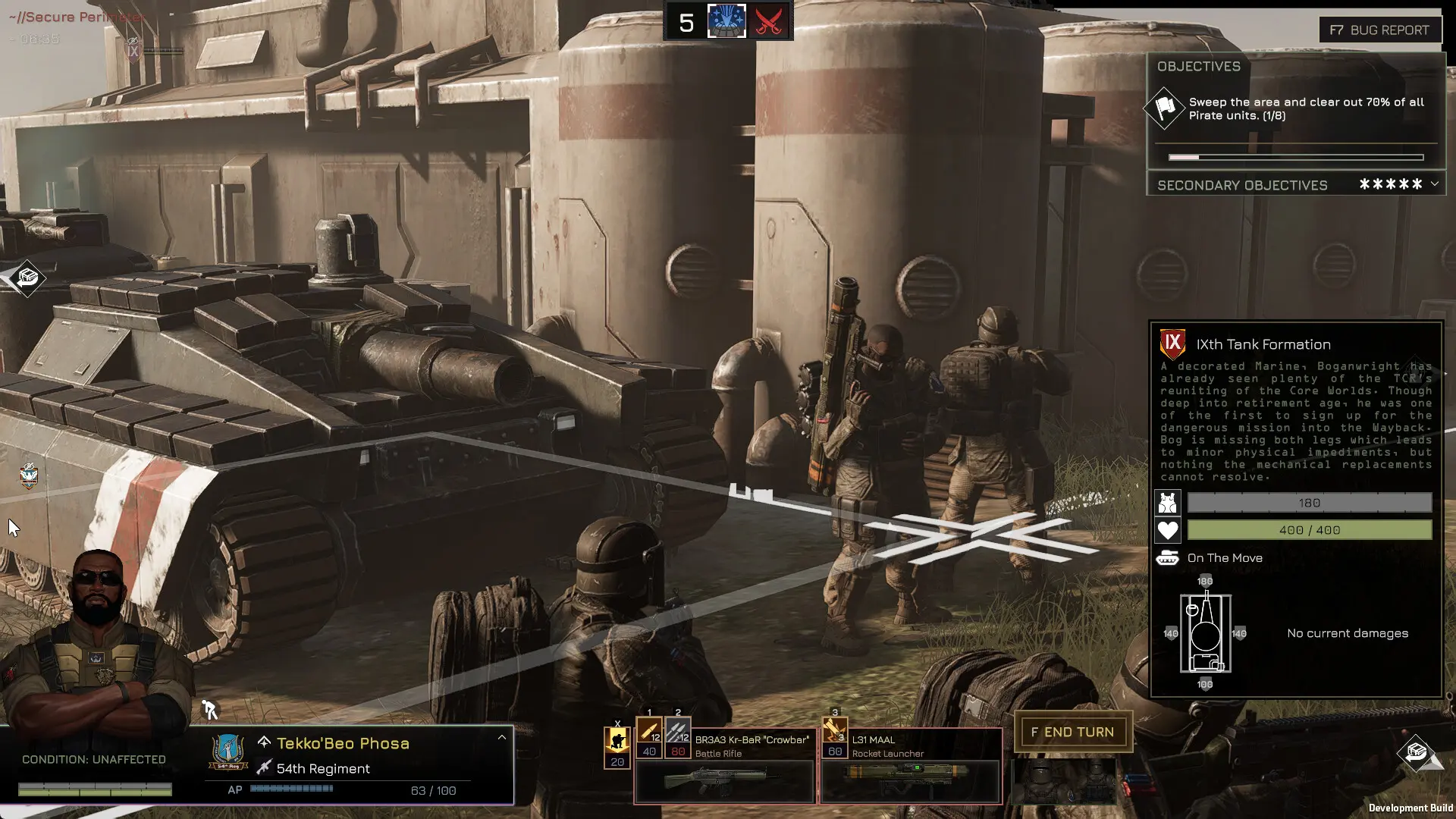
Task: Click the armor vest icon in unit panel
Action: click(1168, 503)
